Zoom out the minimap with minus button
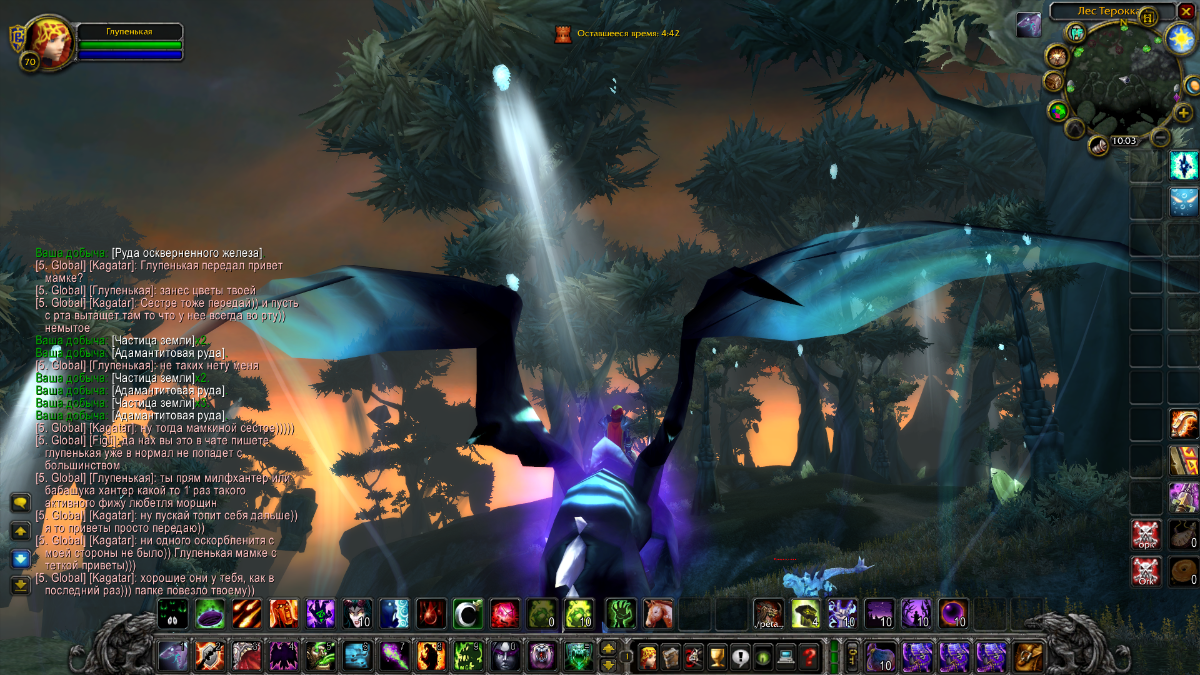The height and width of the screenshot is (675, 1200). click(x=1160, y=137)
